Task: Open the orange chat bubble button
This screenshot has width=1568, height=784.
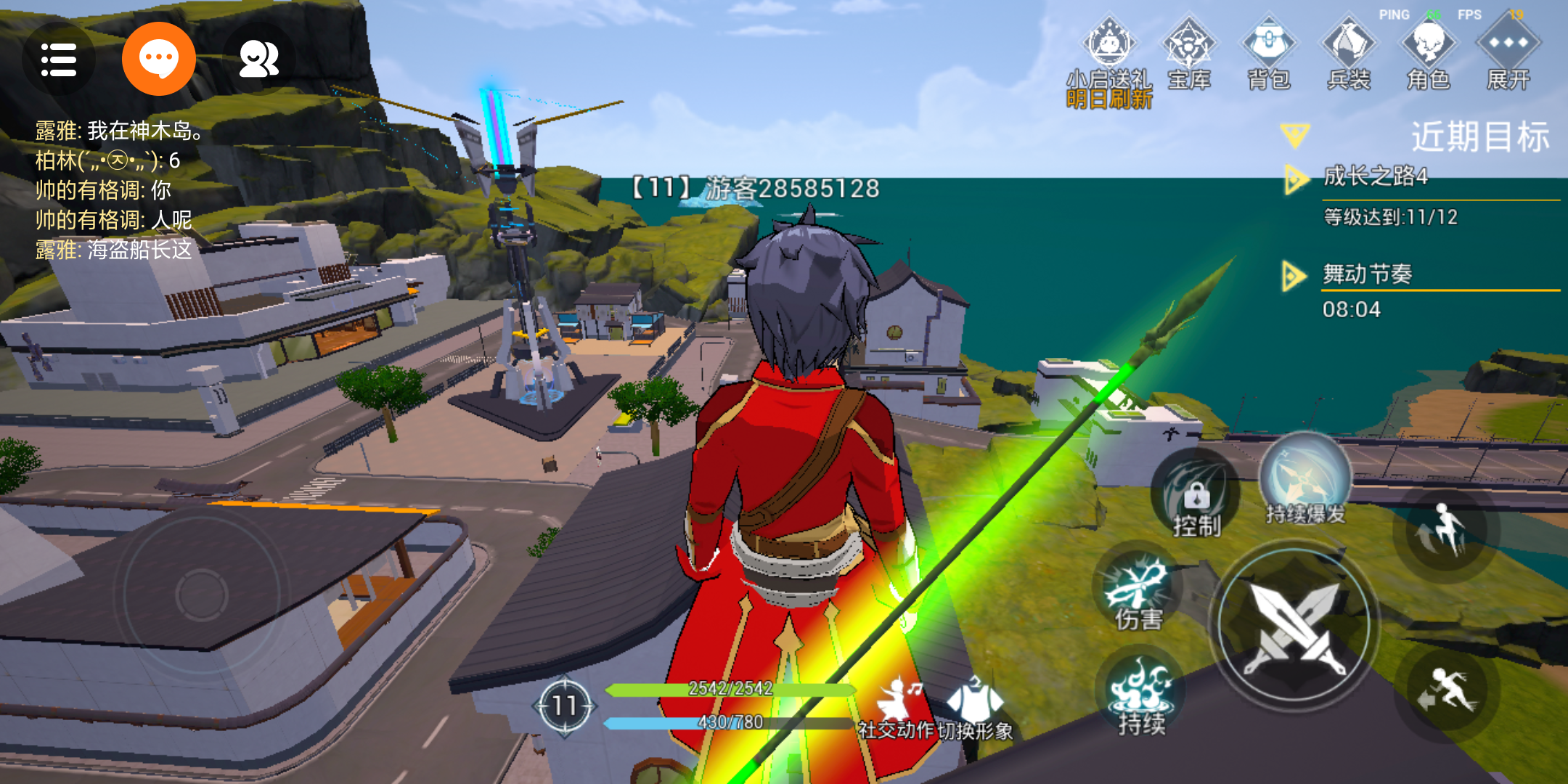Action: click(x=158, y=60)
